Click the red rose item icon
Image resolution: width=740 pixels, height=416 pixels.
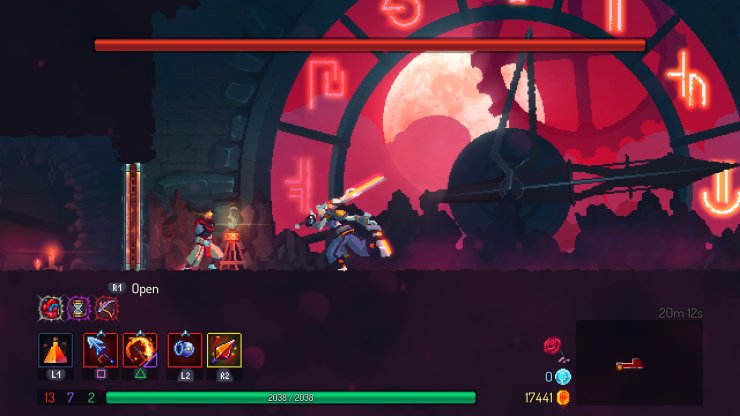[x=552, y=346]
